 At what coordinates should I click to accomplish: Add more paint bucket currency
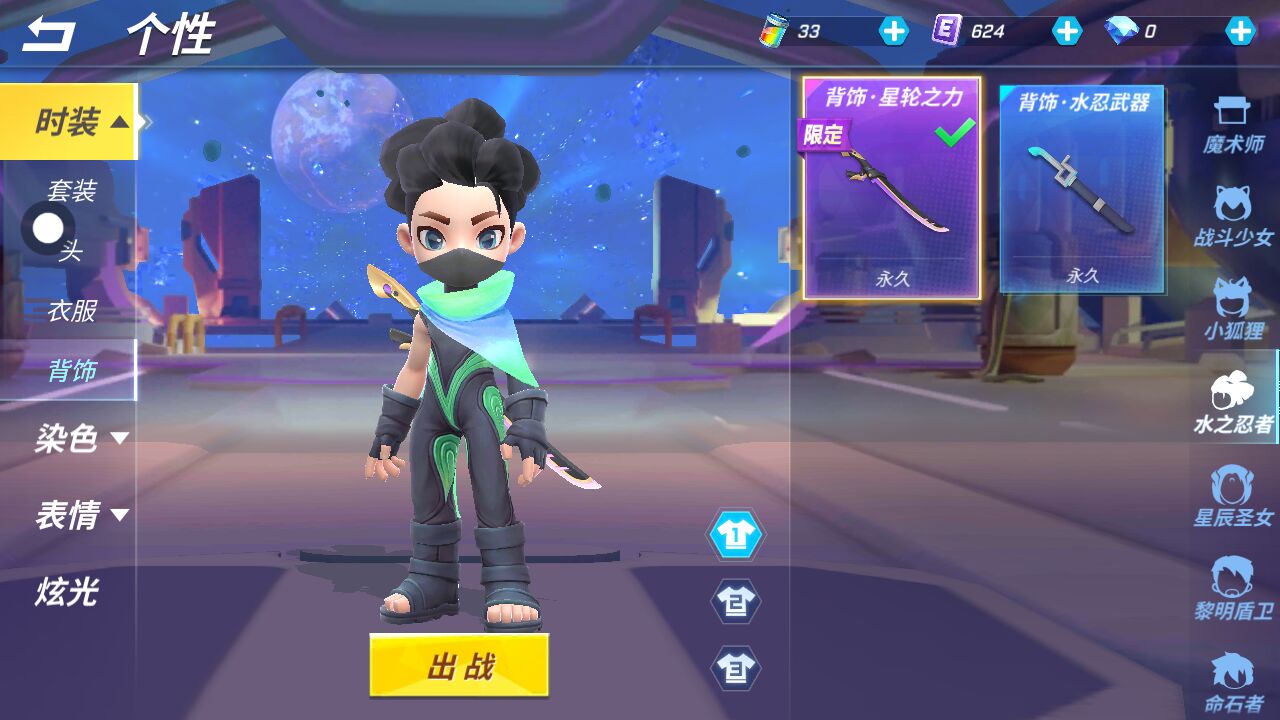(x=893, y=31)
